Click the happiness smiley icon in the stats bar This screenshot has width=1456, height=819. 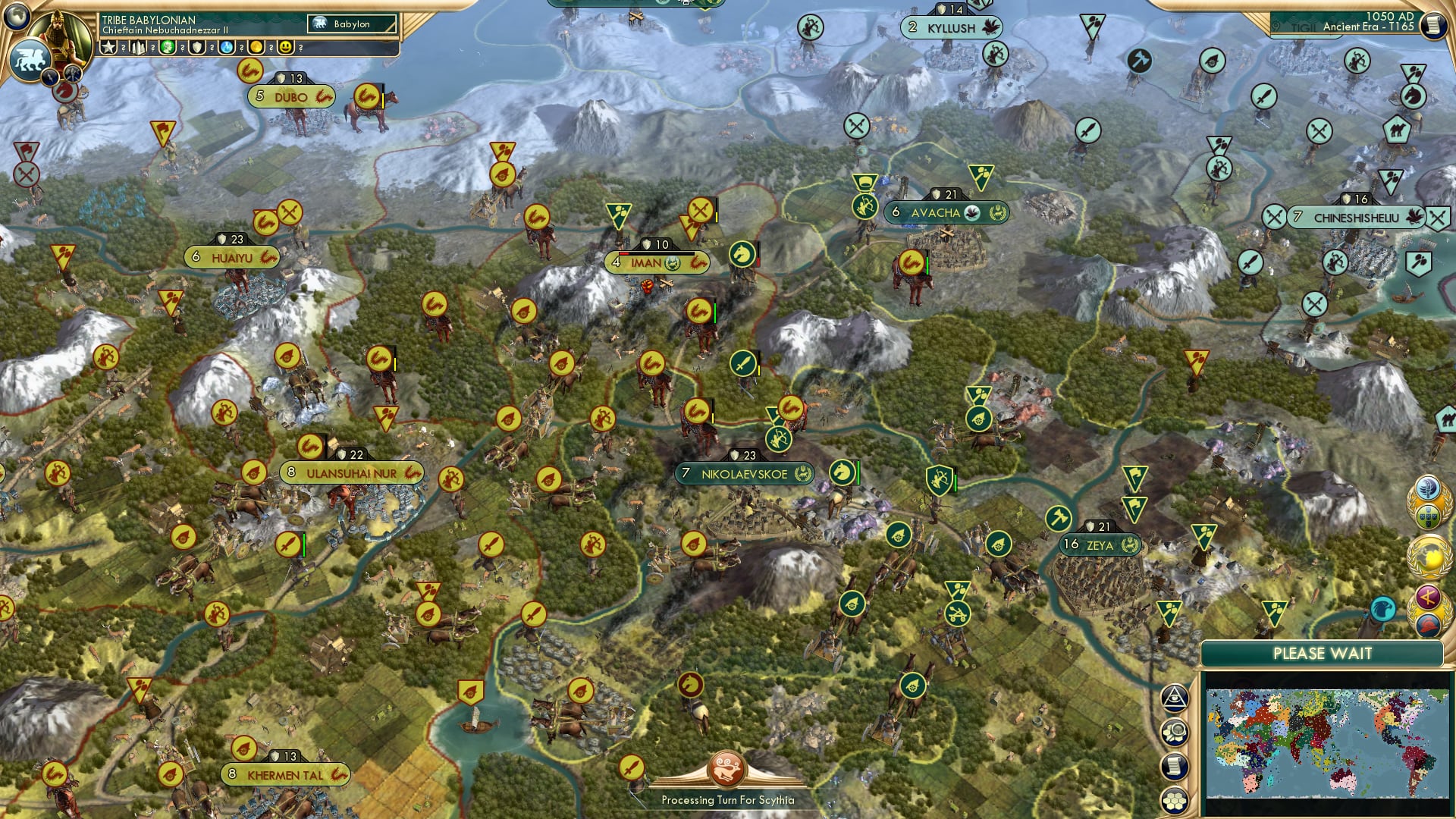click(x=286, y=47)
